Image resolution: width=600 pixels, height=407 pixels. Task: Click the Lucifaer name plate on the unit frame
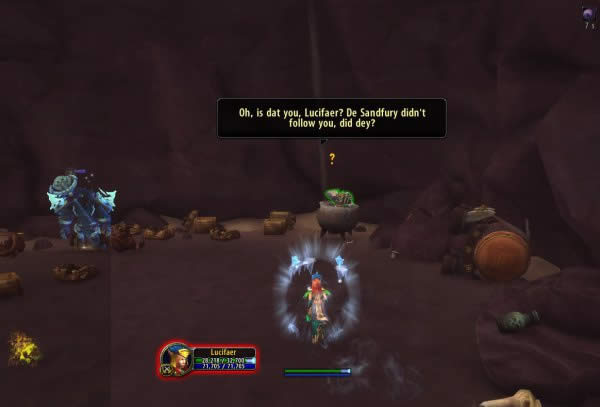click(x=224, y=352)
